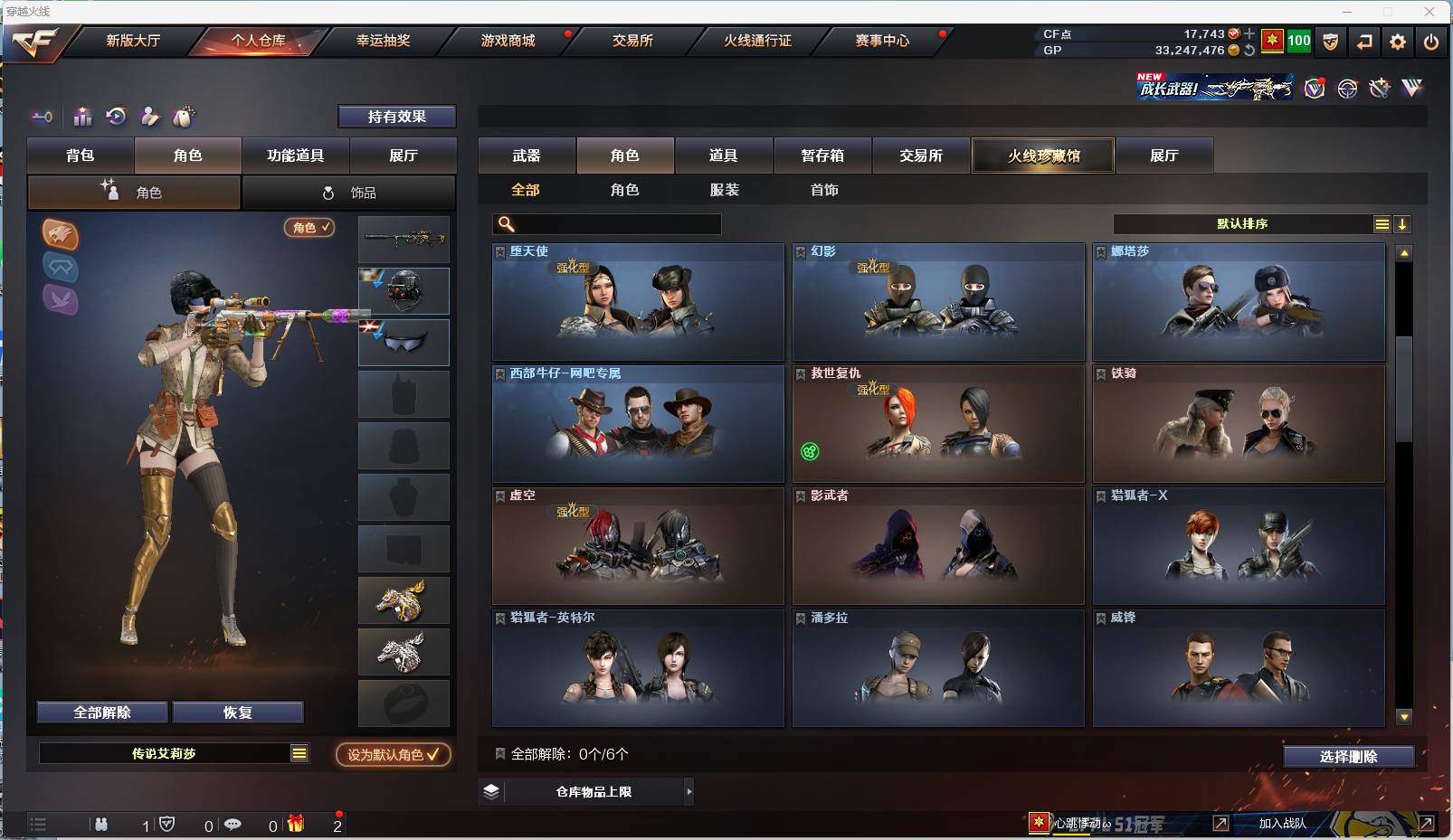Check the 设为默认角色 checkbox
The height and width of the screenshot is (840, 1453).
pos(431,754)
